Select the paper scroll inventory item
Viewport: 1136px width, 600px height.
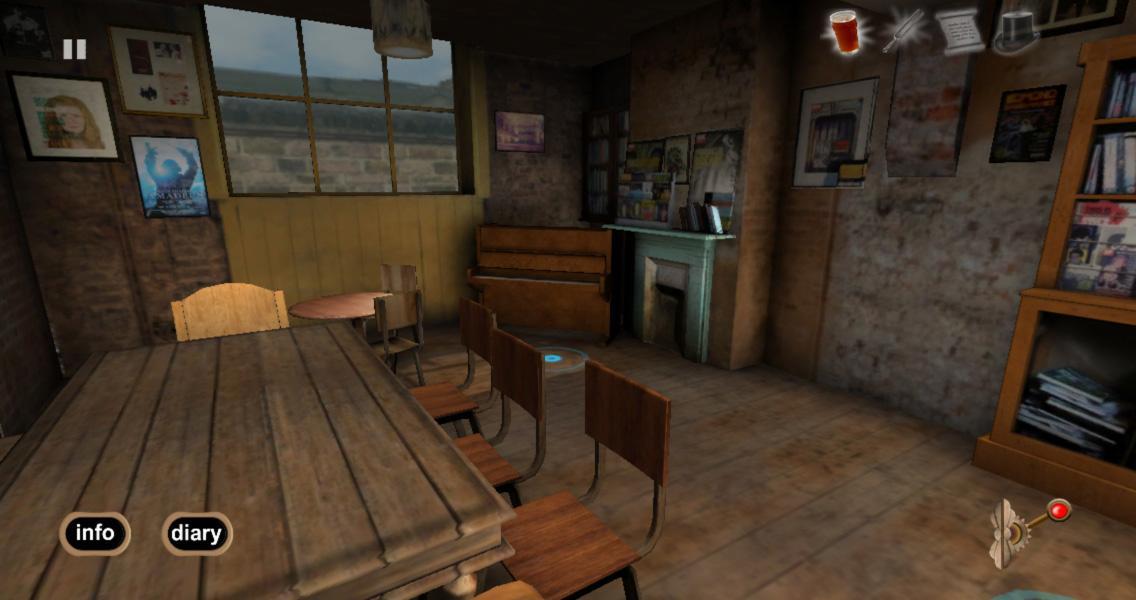pos(960,31)
